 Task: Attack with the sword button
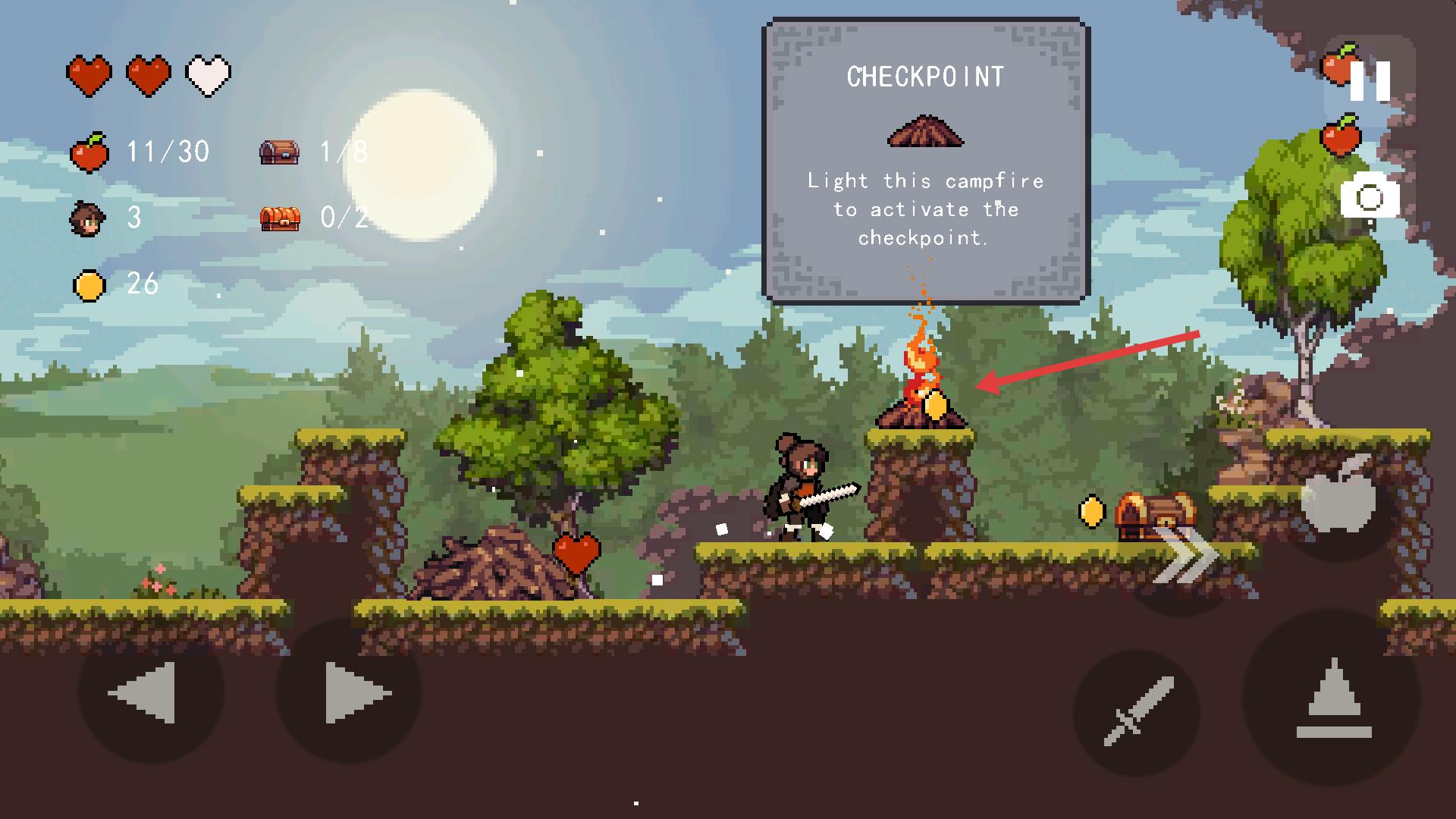pos(1136,711)
